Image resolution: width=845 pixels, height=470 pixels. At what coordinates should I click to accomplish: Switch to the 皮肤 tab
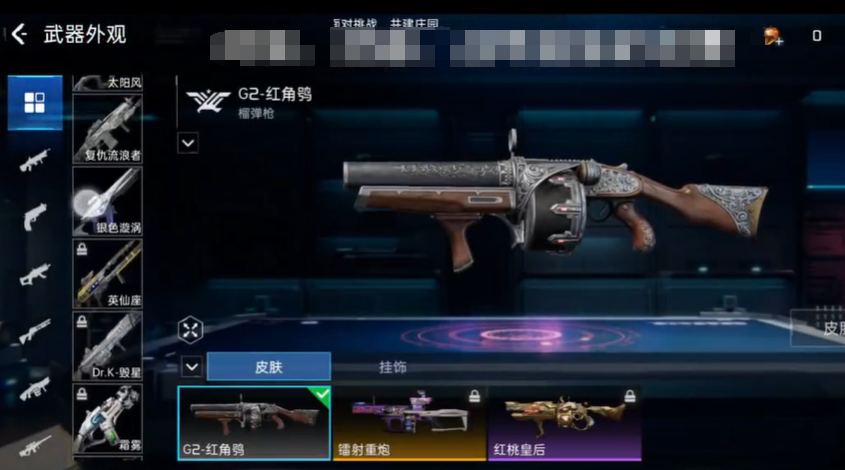point(268,367)
